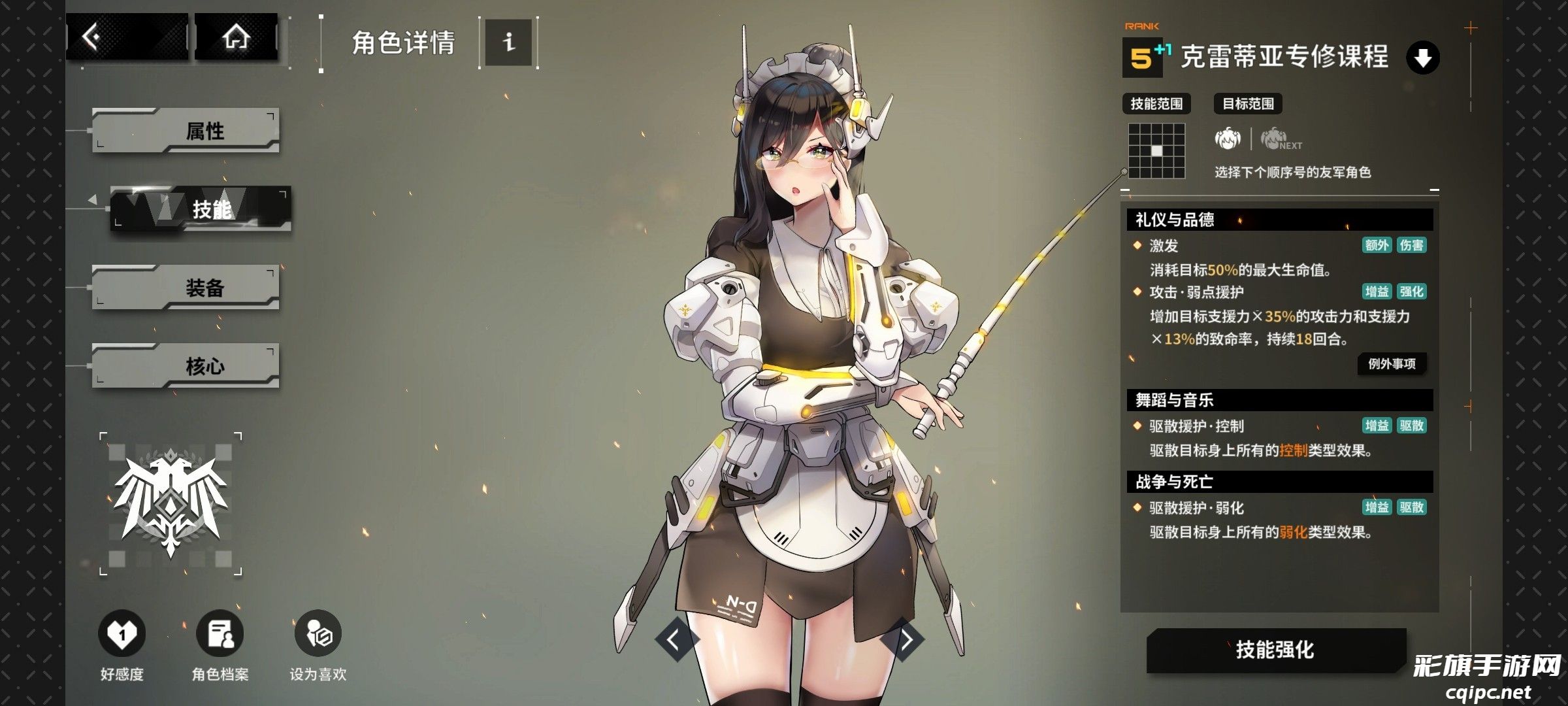Open the character info 'i' button

click(x=508, y=42)
